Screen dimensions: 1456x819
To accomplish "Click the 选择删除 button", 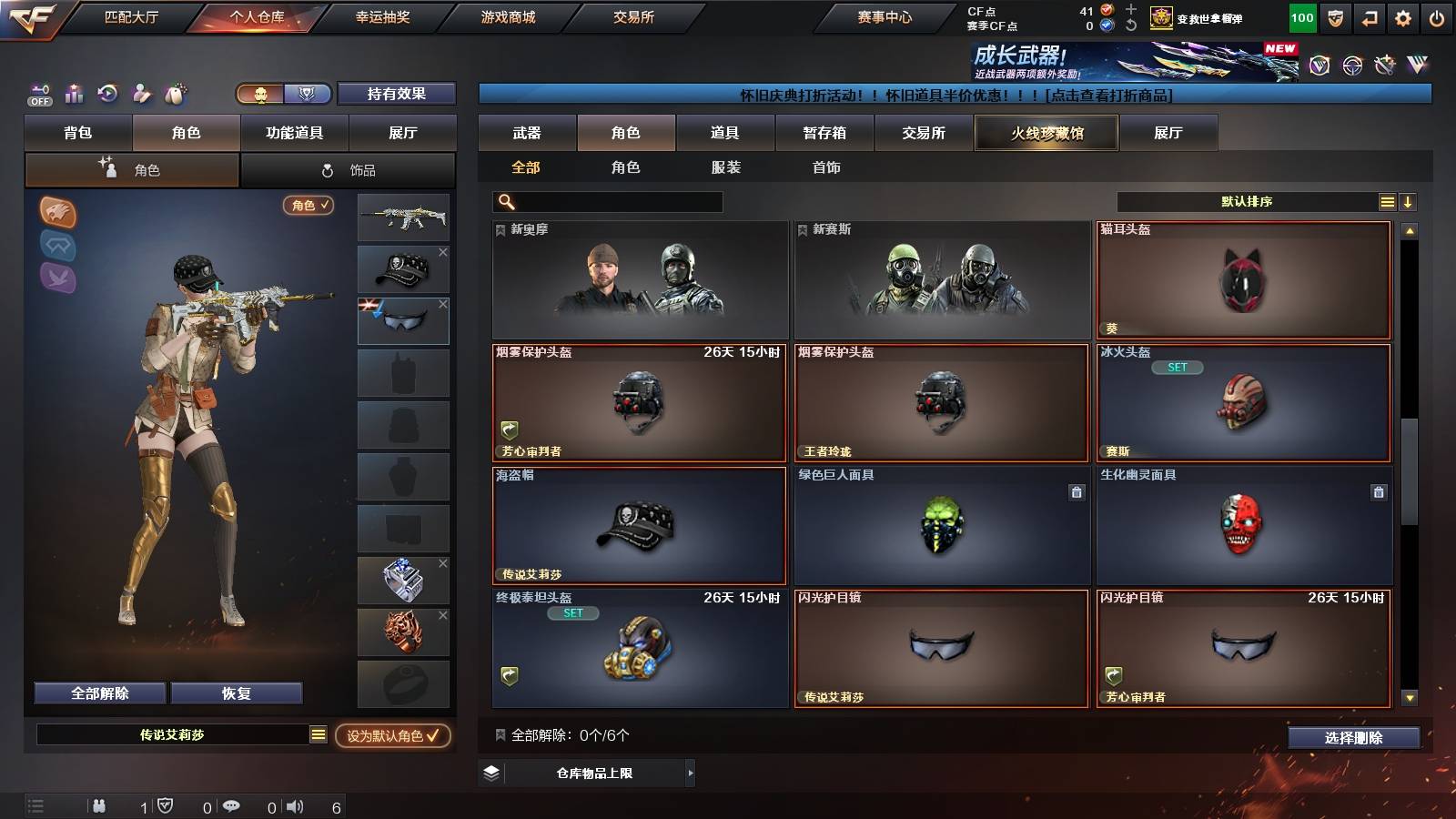I will [1353, 738].
